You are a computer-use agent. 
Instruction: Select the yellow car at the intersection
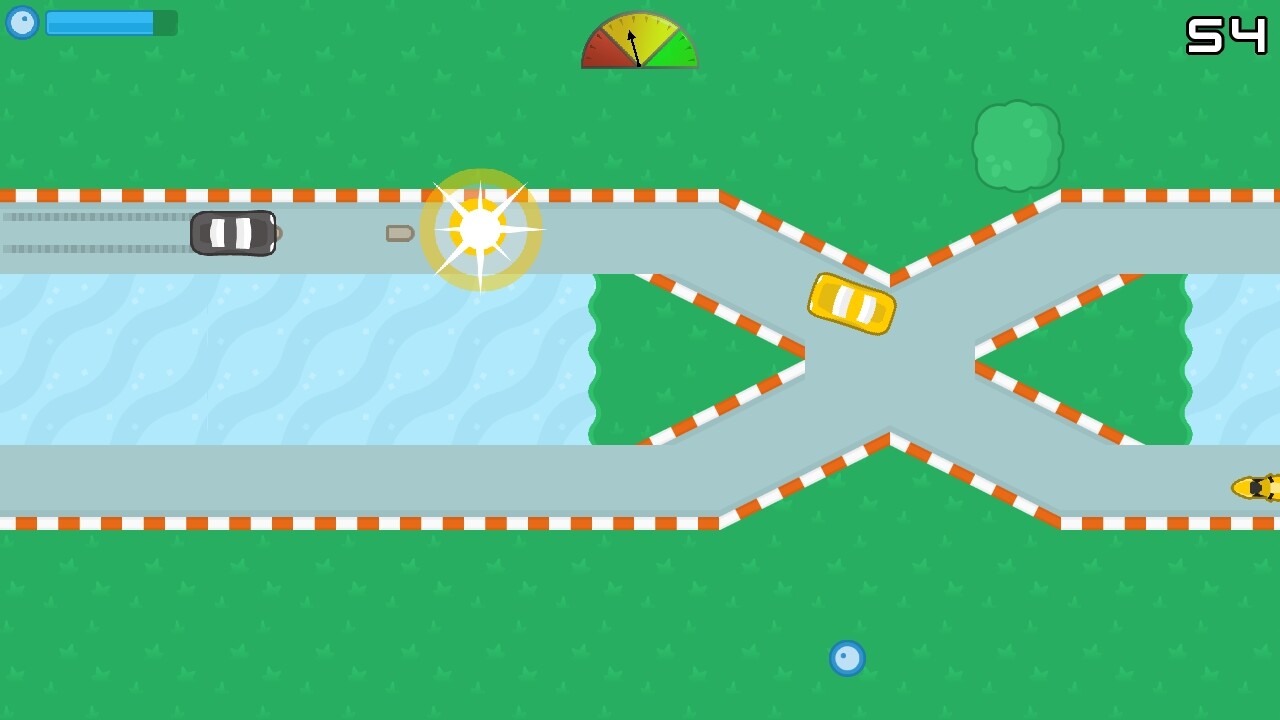coord(852,304)
